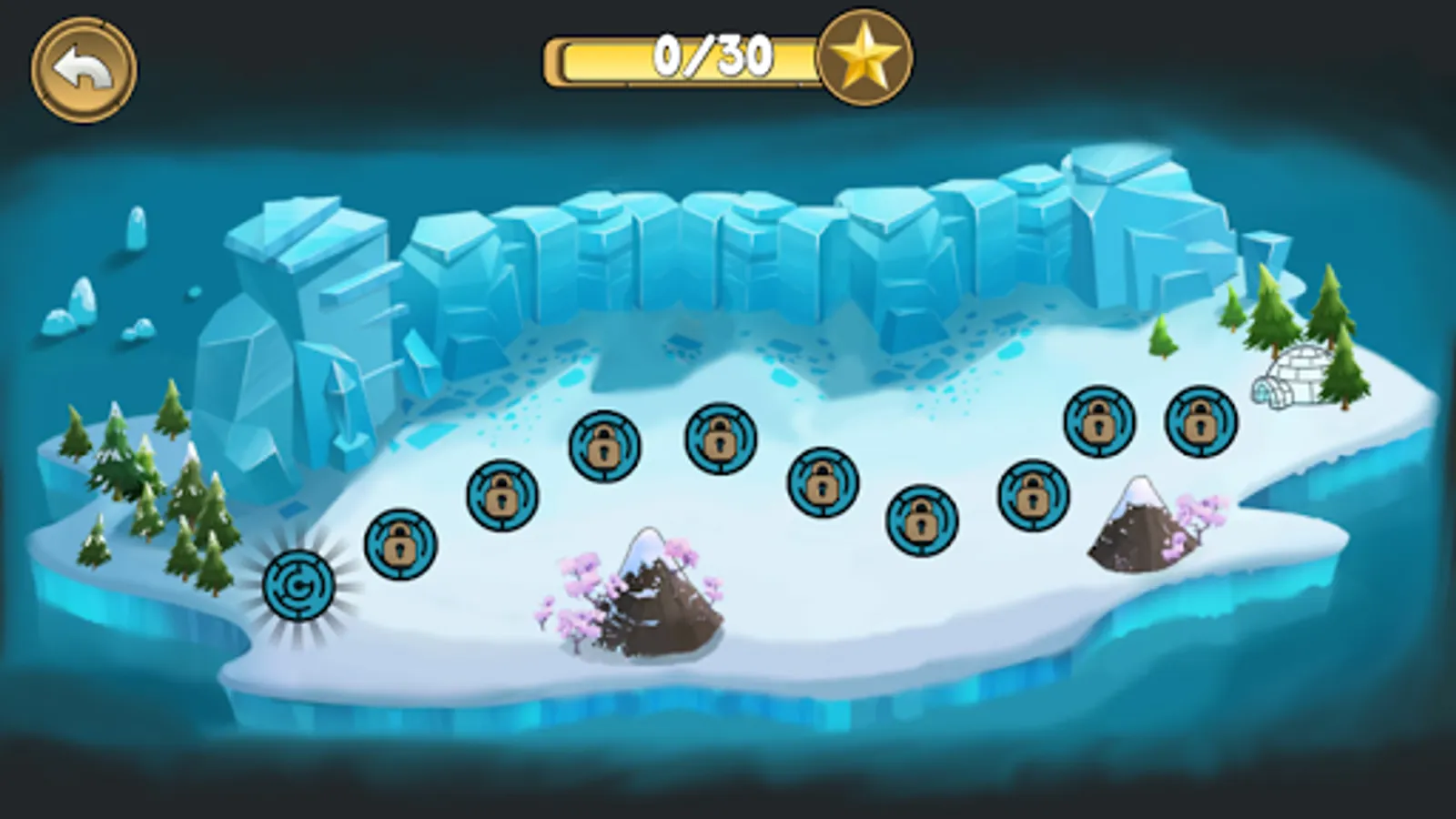Tap the ice cliff wall backdrop
1456x819 pixels.
coord(728,246)
